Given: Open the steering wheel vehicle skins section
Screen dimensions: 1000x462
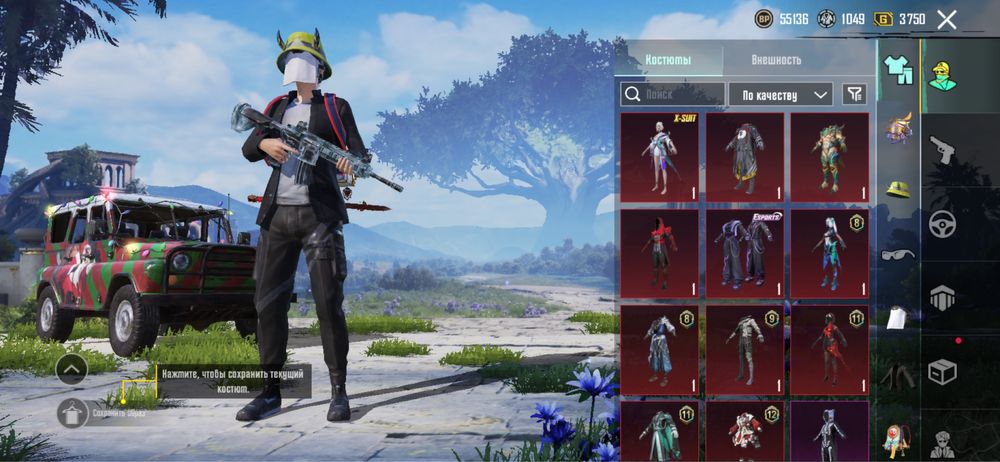Looking at the screenshot, I should pyautogui.click(x=942, y=224).
